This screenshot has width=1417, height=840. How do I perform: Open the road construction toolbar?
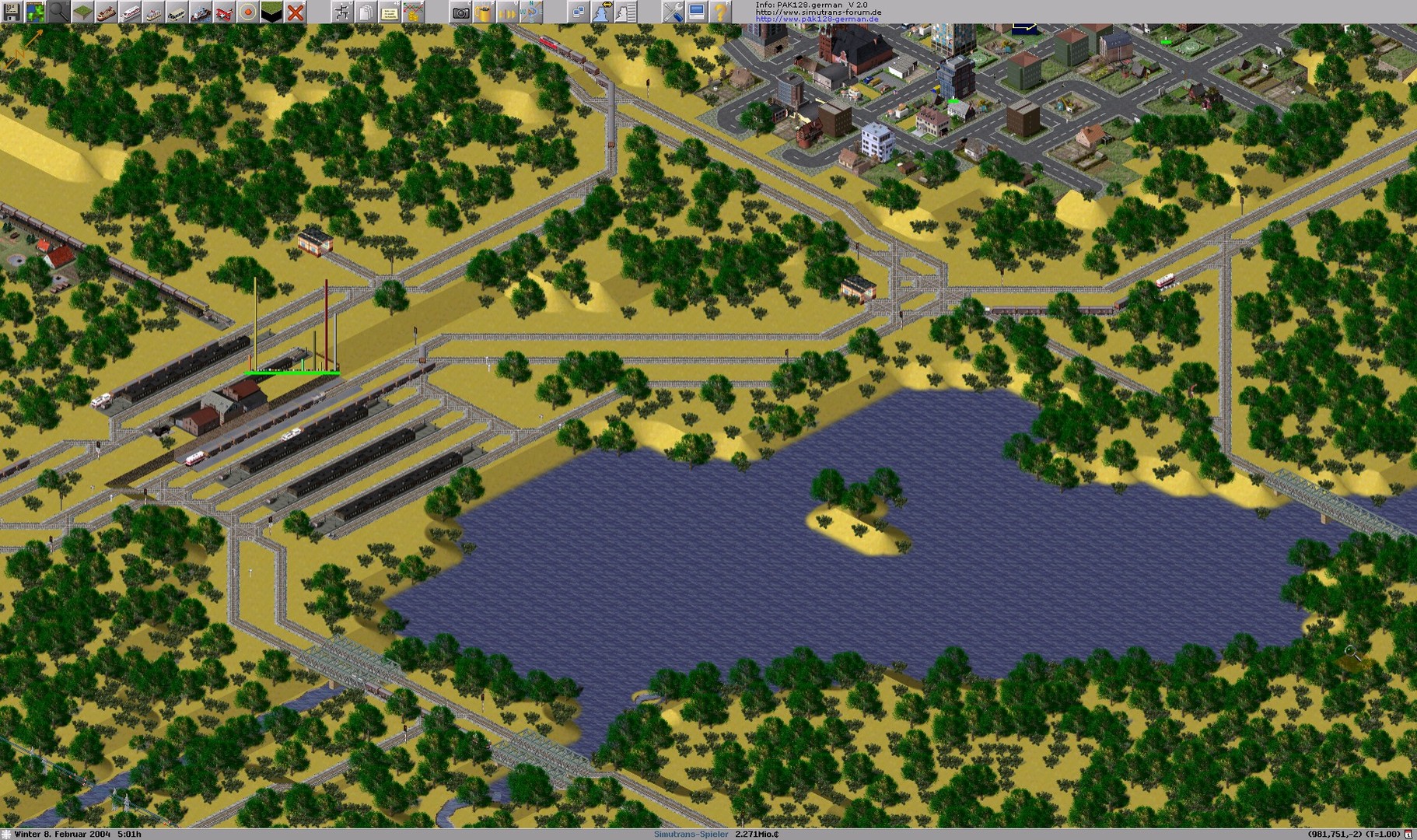click(177, 12)
